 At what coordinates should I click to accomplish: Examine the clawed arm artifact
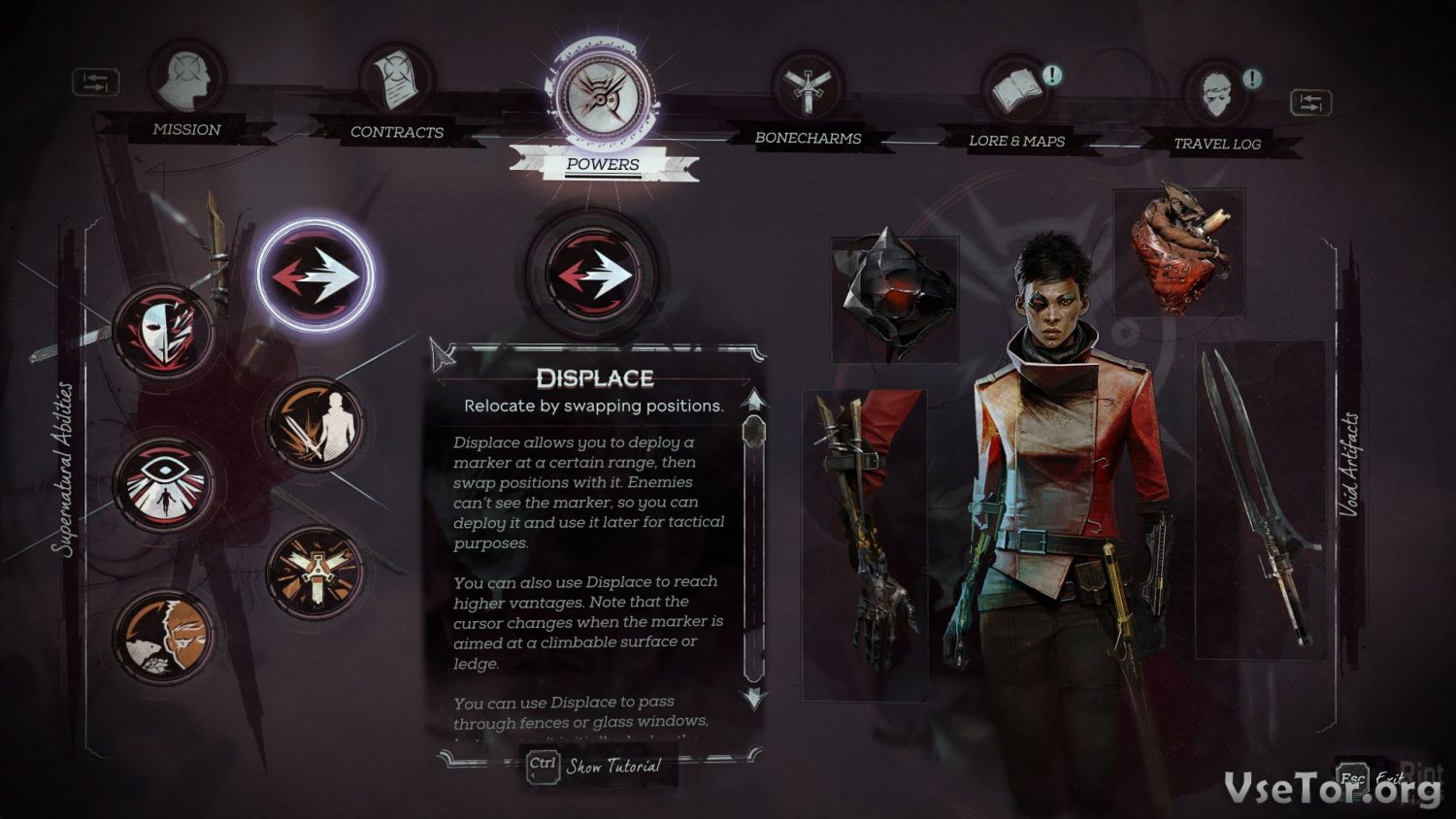(x=864, y=543)
